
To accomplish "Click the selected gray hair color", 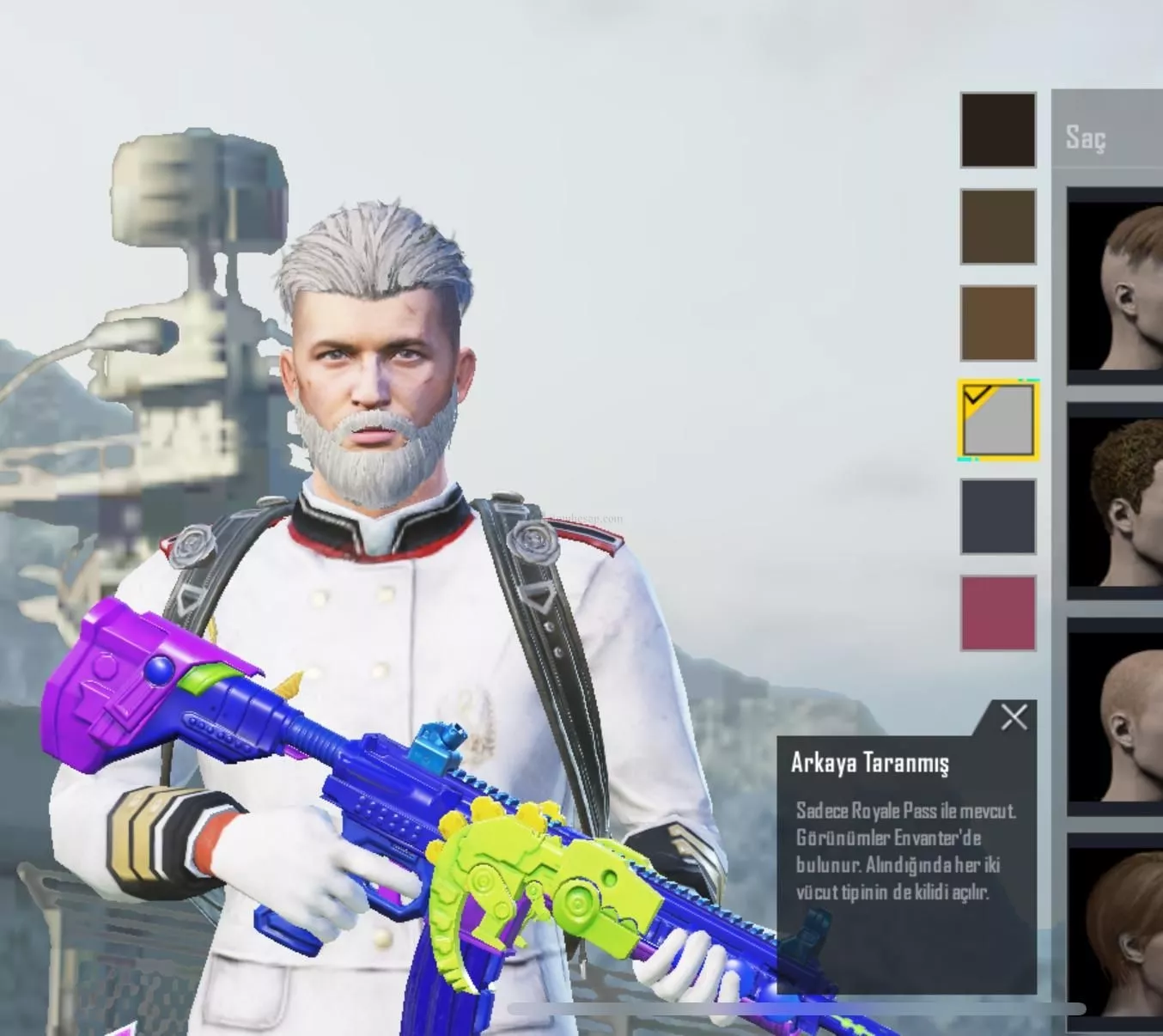I will (x=997, y=420).
